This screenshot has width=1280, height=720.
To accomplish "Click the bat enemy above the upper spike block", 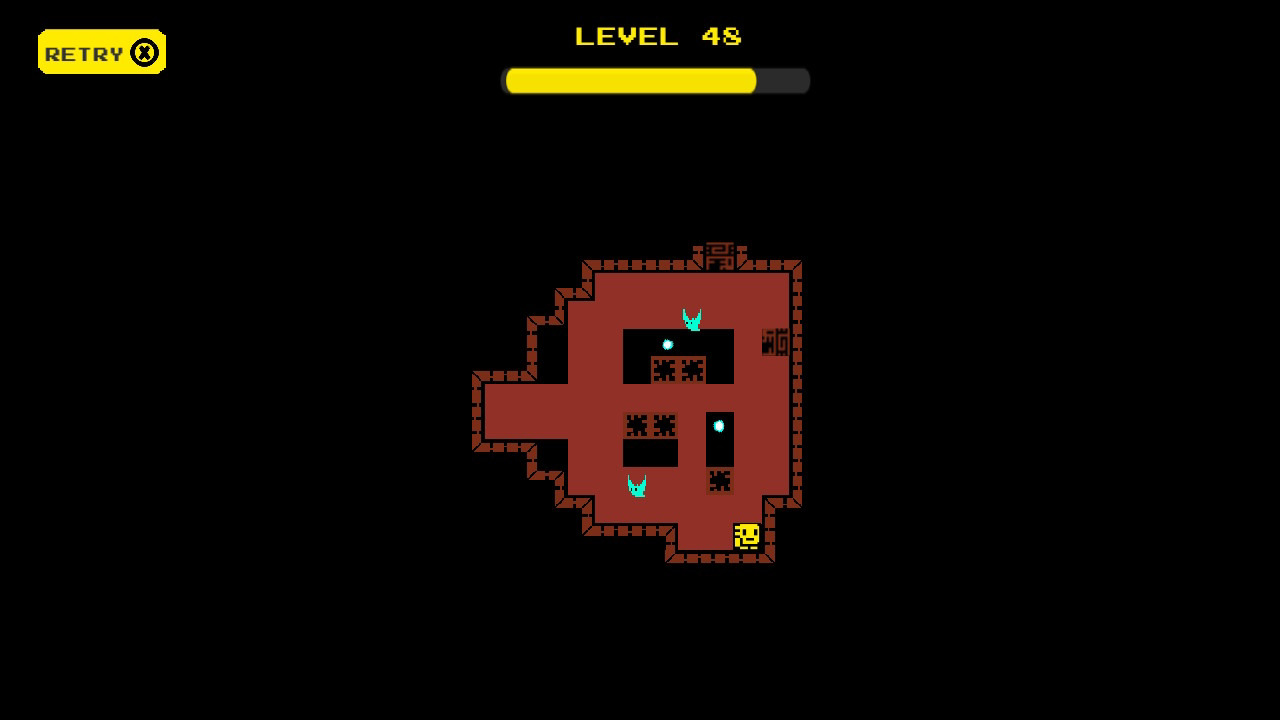I will (x=691, y=318).
